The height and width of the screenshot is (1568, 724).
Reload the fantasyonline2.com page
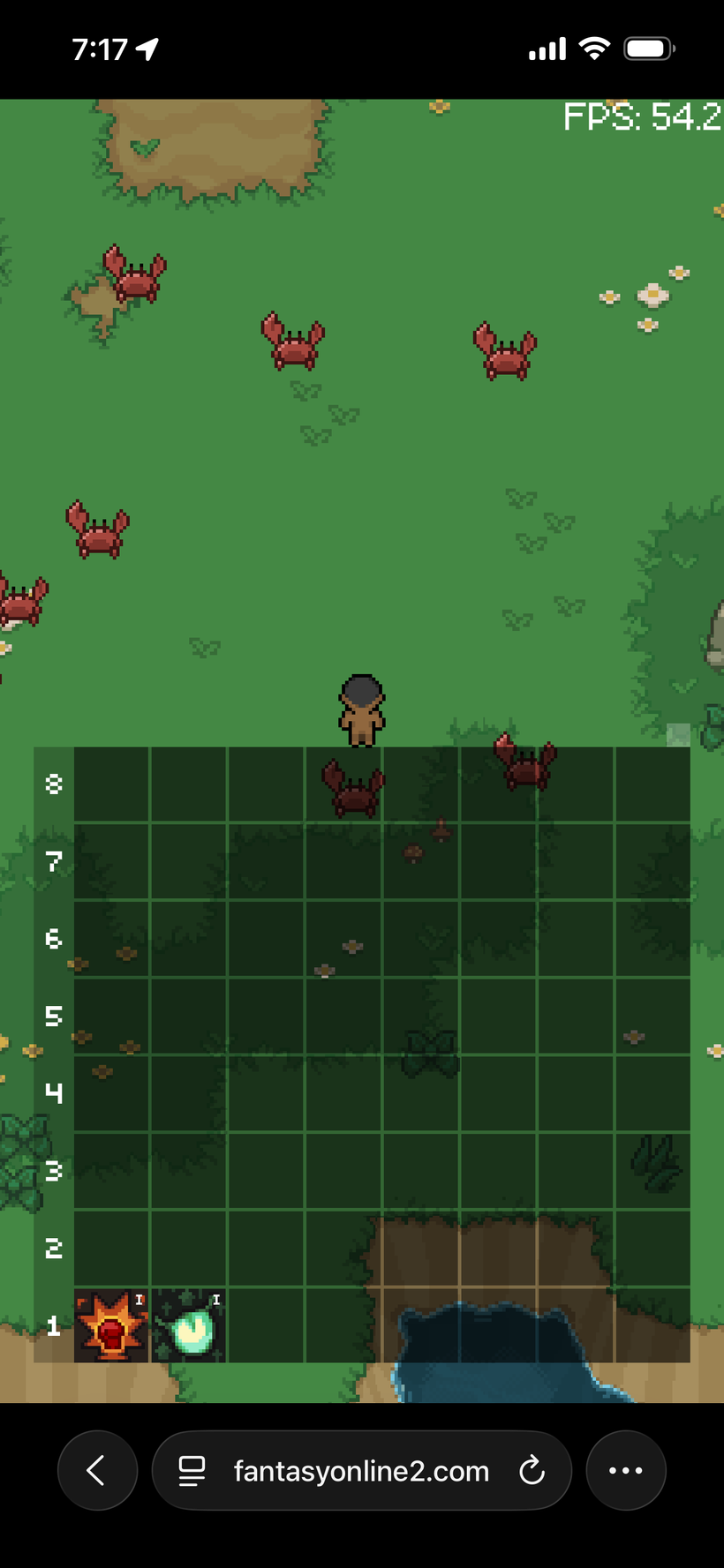point(532,1470)
